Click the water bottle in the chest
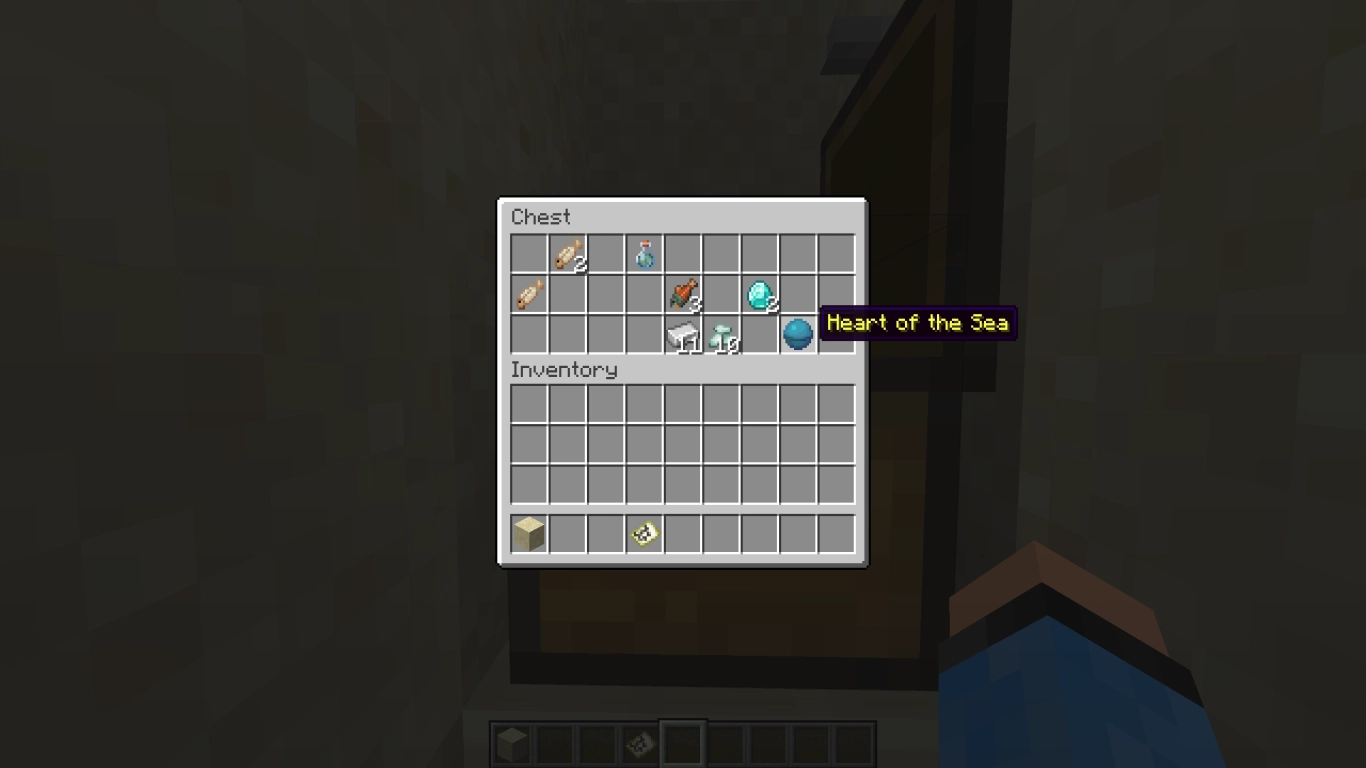This screenshot has width=1366, height=768. [644, 256]
